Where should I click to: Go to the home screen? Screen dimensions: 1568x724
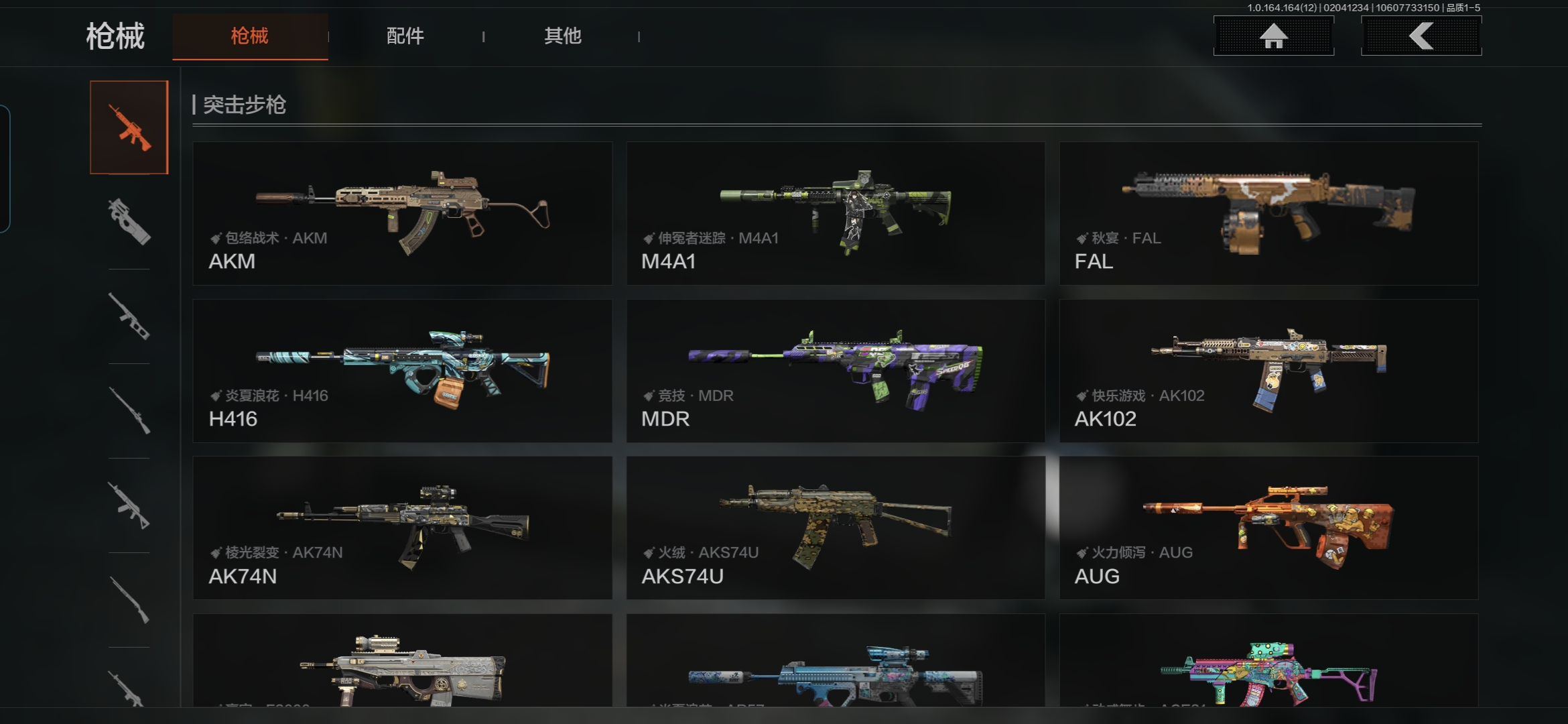1273,36
